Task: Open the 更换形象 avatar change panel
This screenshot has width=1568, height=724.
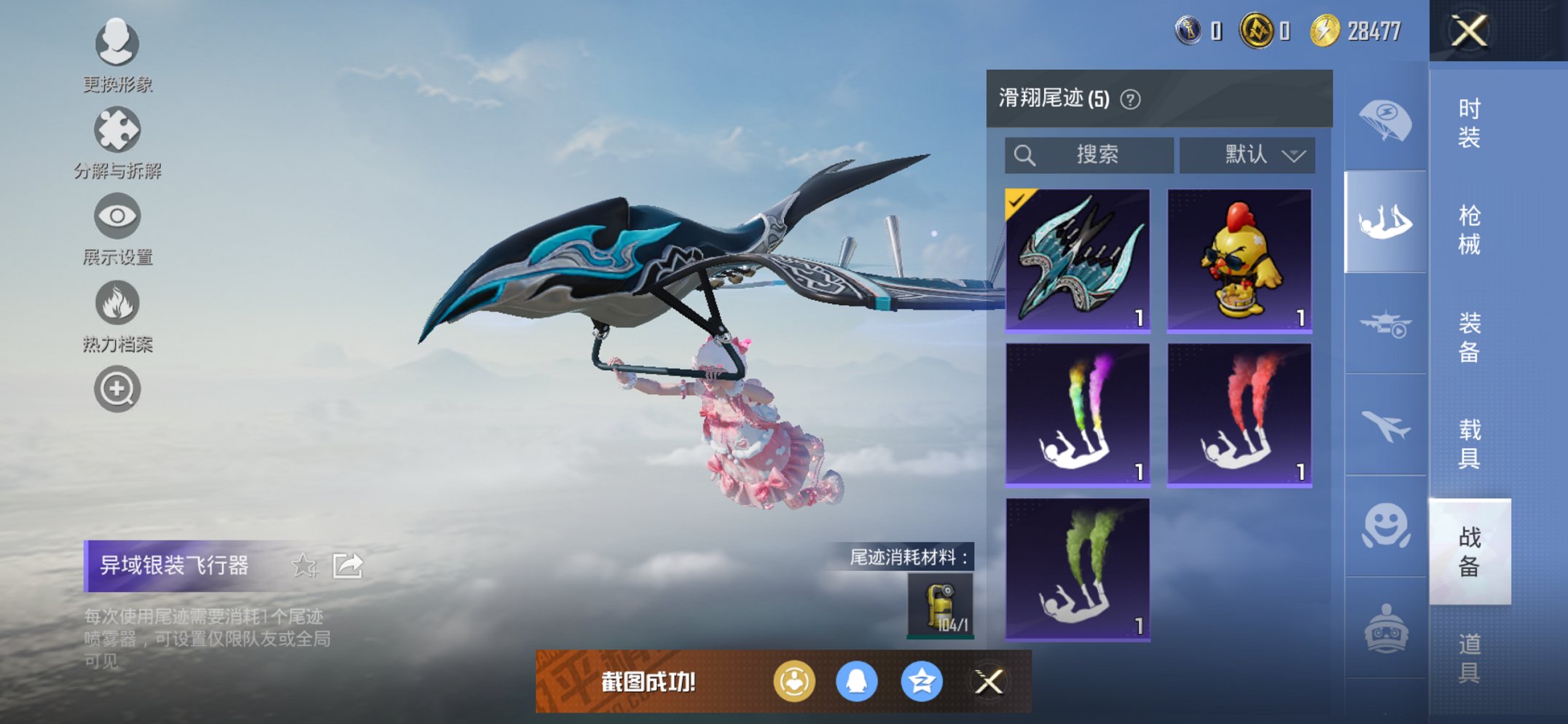Action: tap(117, 44)
